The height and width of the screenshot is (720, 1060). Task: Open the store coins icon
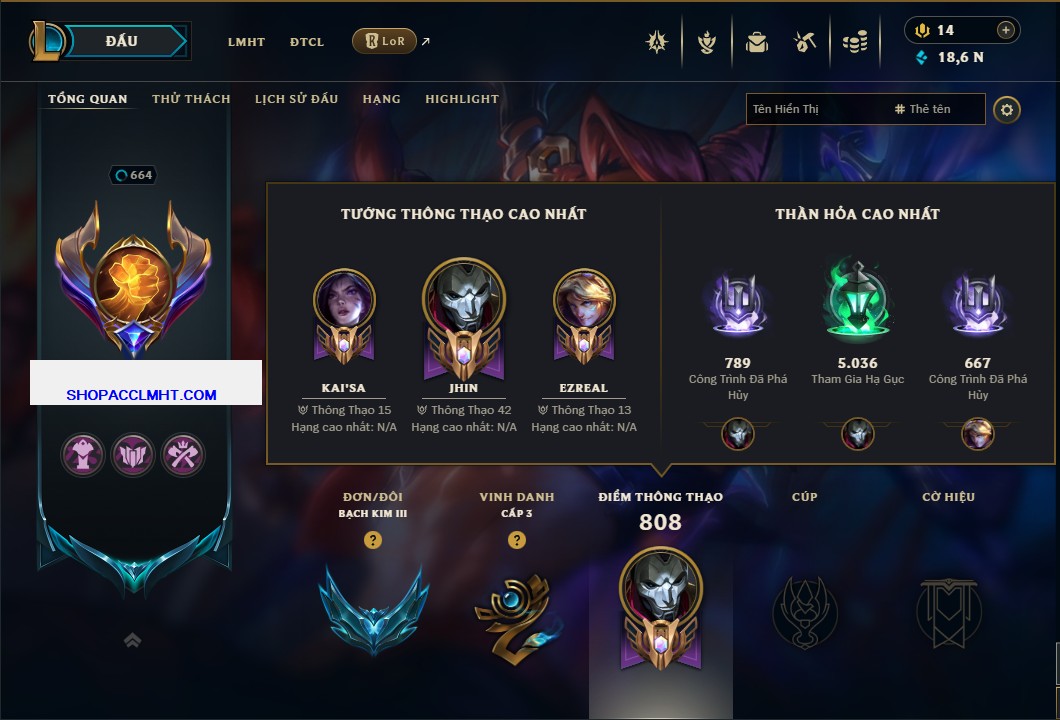coord(853,42)
